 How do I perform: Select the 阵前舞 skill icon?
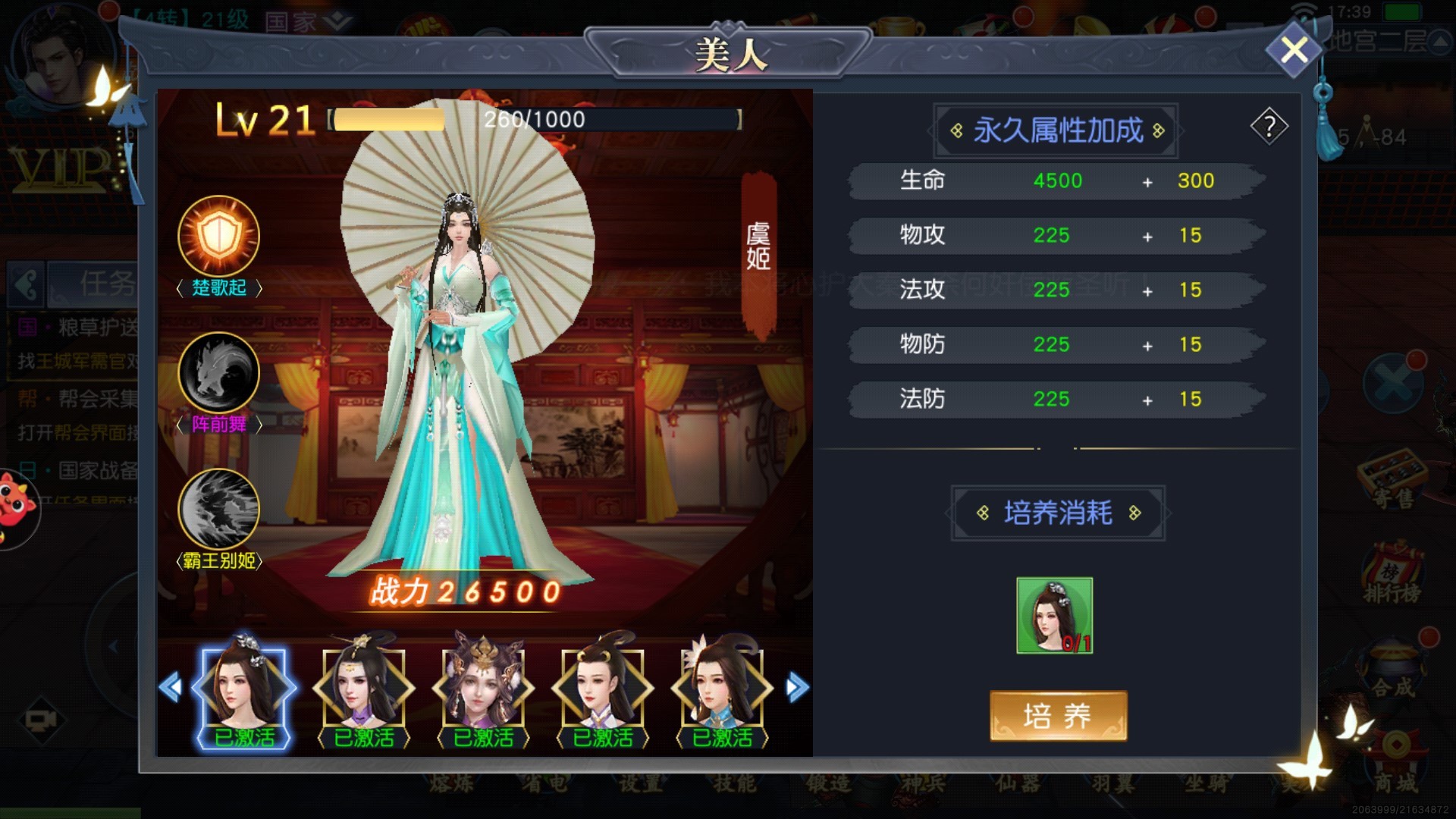(x=218, y=373)
